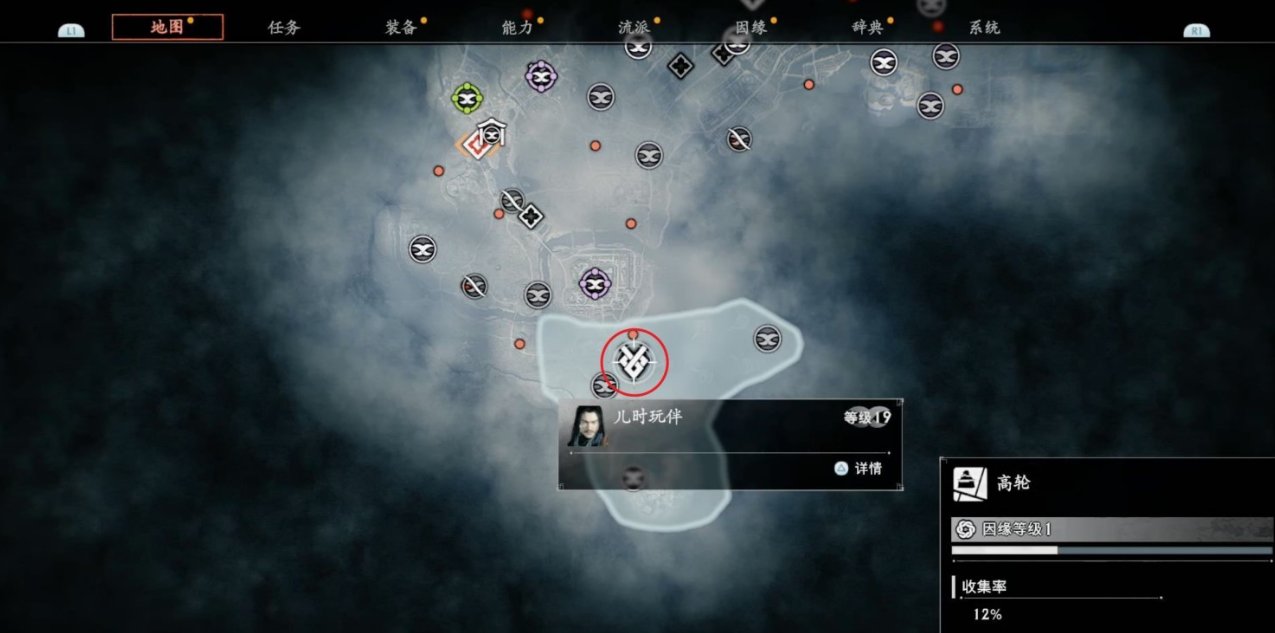The image size is (1275, 633).
Task: Open the 流派 tab
Action: pos(634,27)
